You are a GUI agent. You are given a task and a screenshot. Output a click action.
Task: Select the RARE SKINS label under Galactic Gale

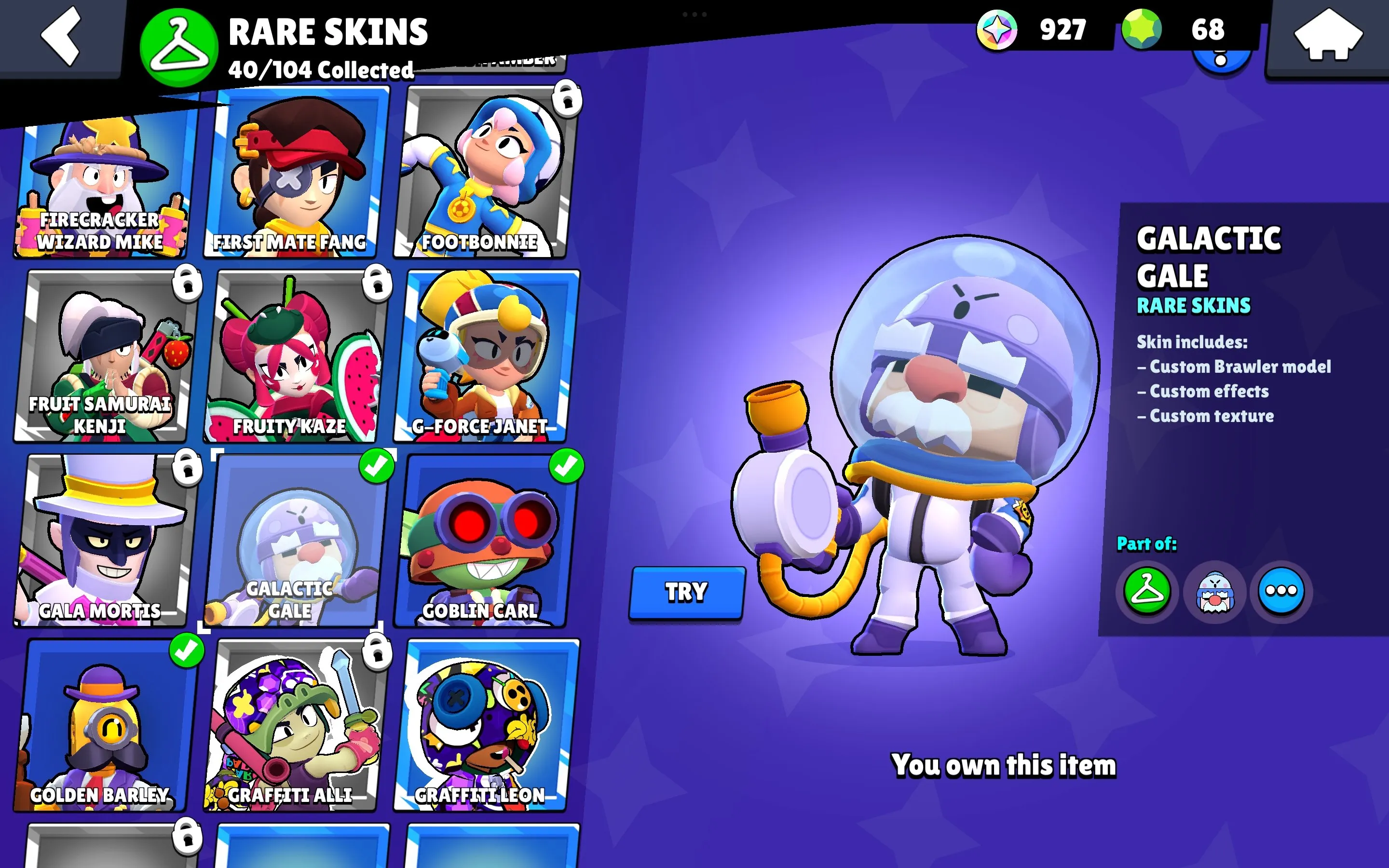coord(1193,306)
